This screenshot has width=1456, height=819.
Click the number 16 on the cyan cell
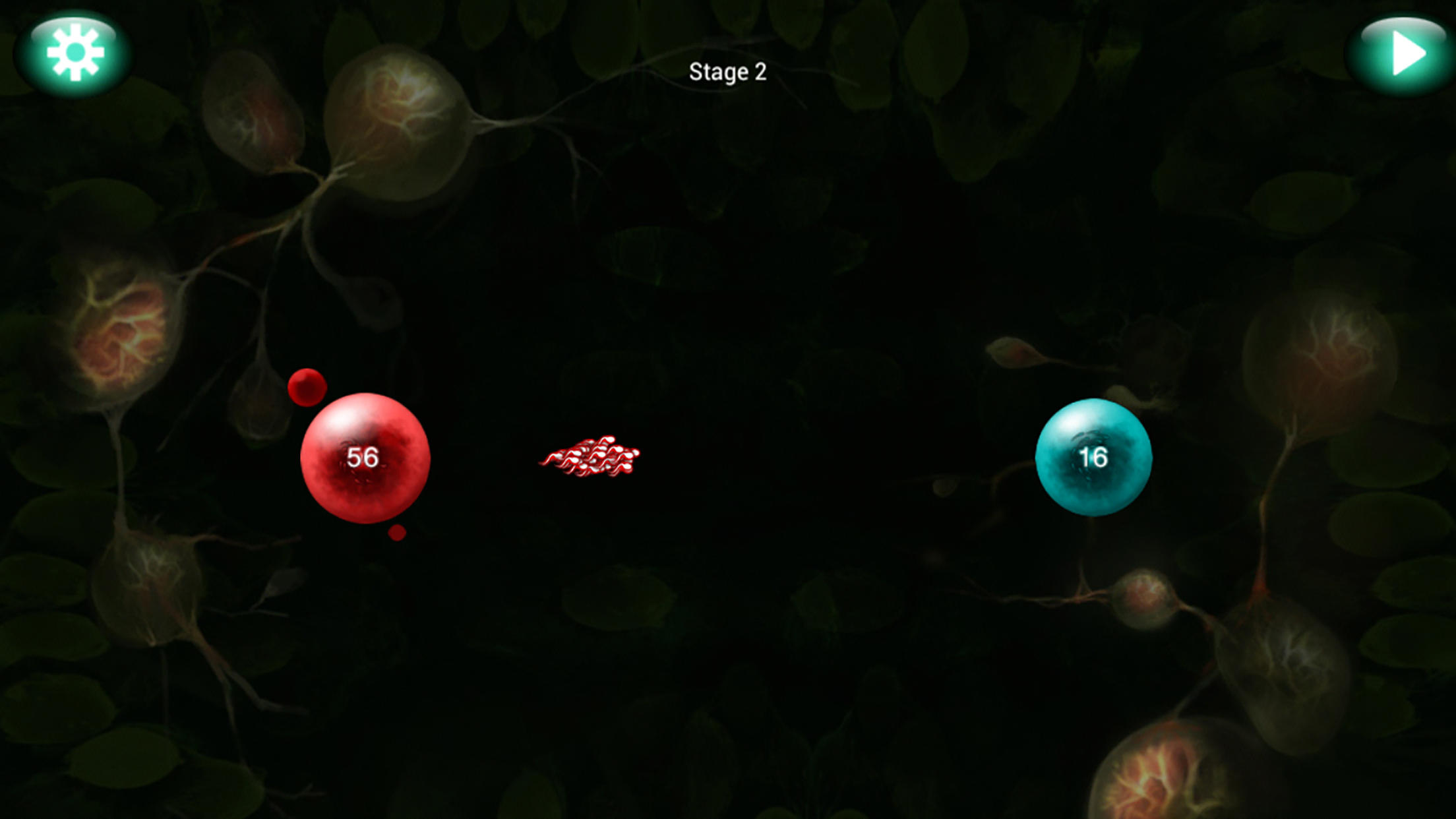(x=1095, y=458)
